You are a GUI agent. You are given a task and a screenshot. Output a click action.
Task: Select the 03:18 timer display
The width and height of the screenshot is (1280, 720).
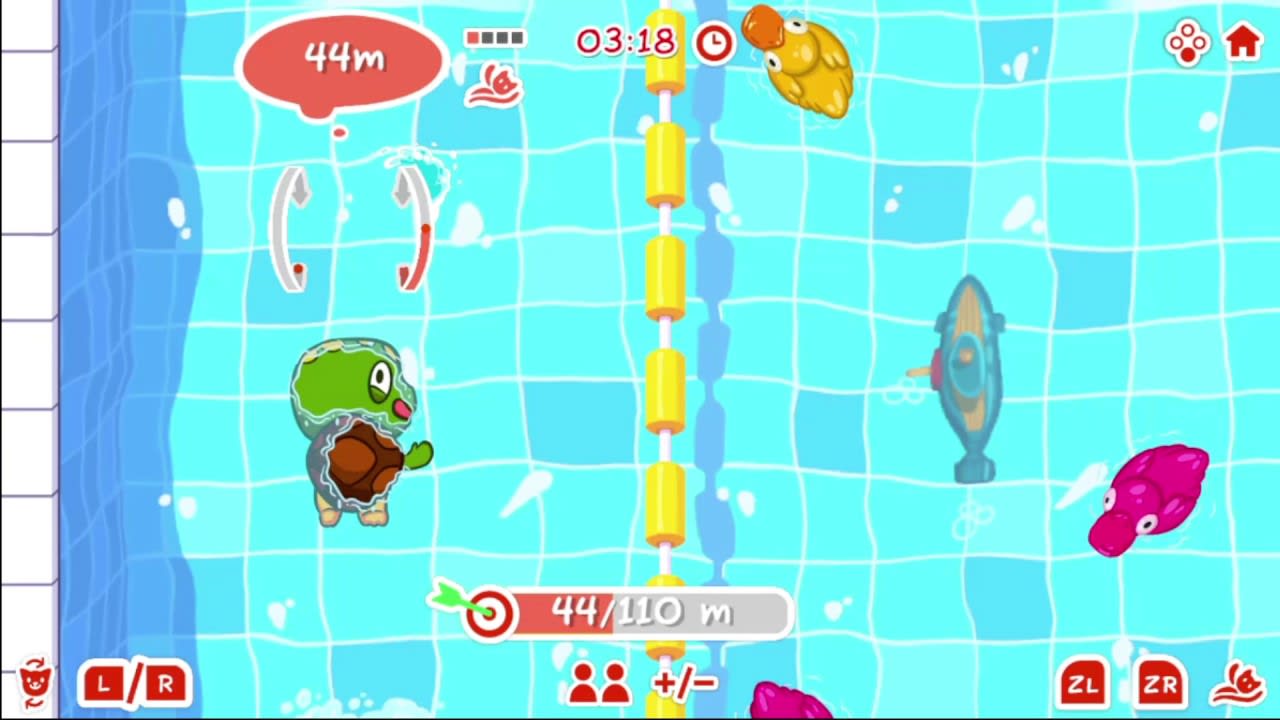coord(625,42)
